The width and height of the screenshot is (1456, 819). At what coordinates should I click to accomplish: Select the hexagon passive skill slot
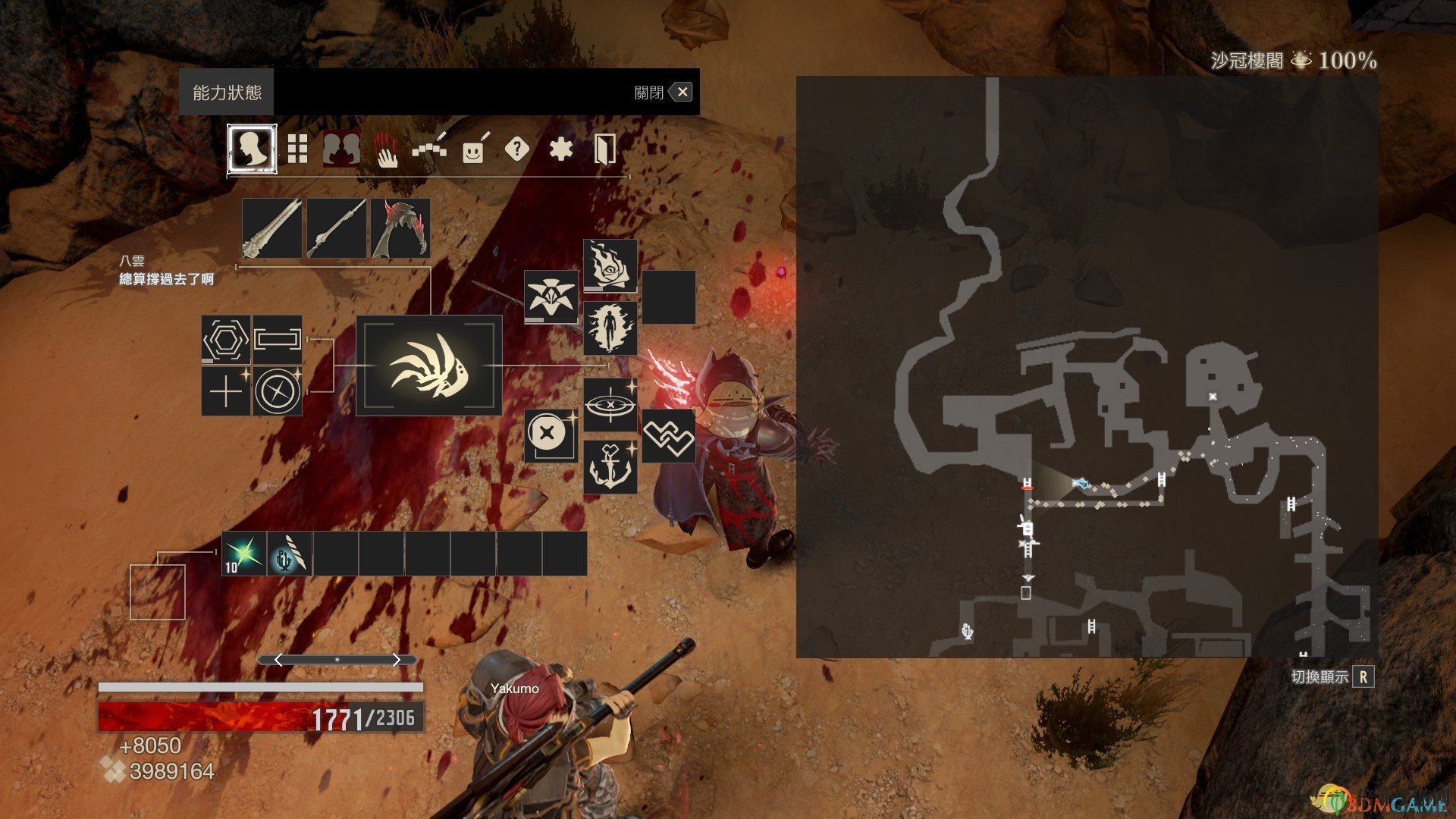coord(226,340)
